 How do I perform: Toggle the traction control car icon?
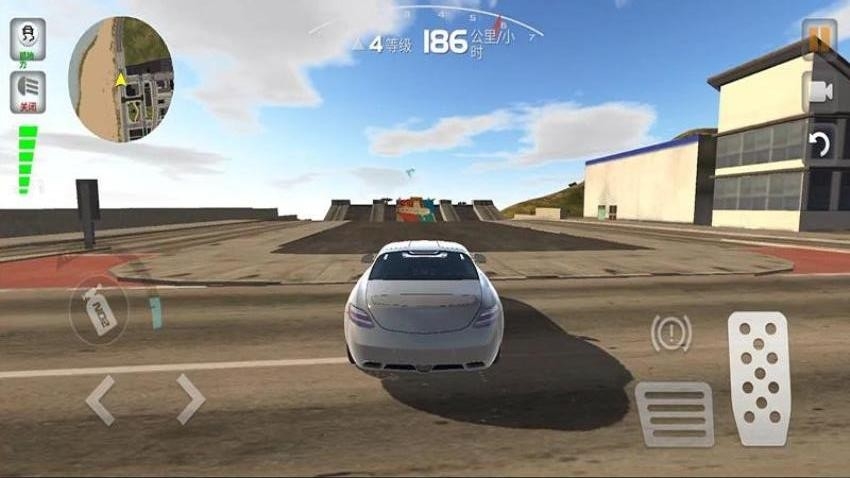(x=28, y=39)
